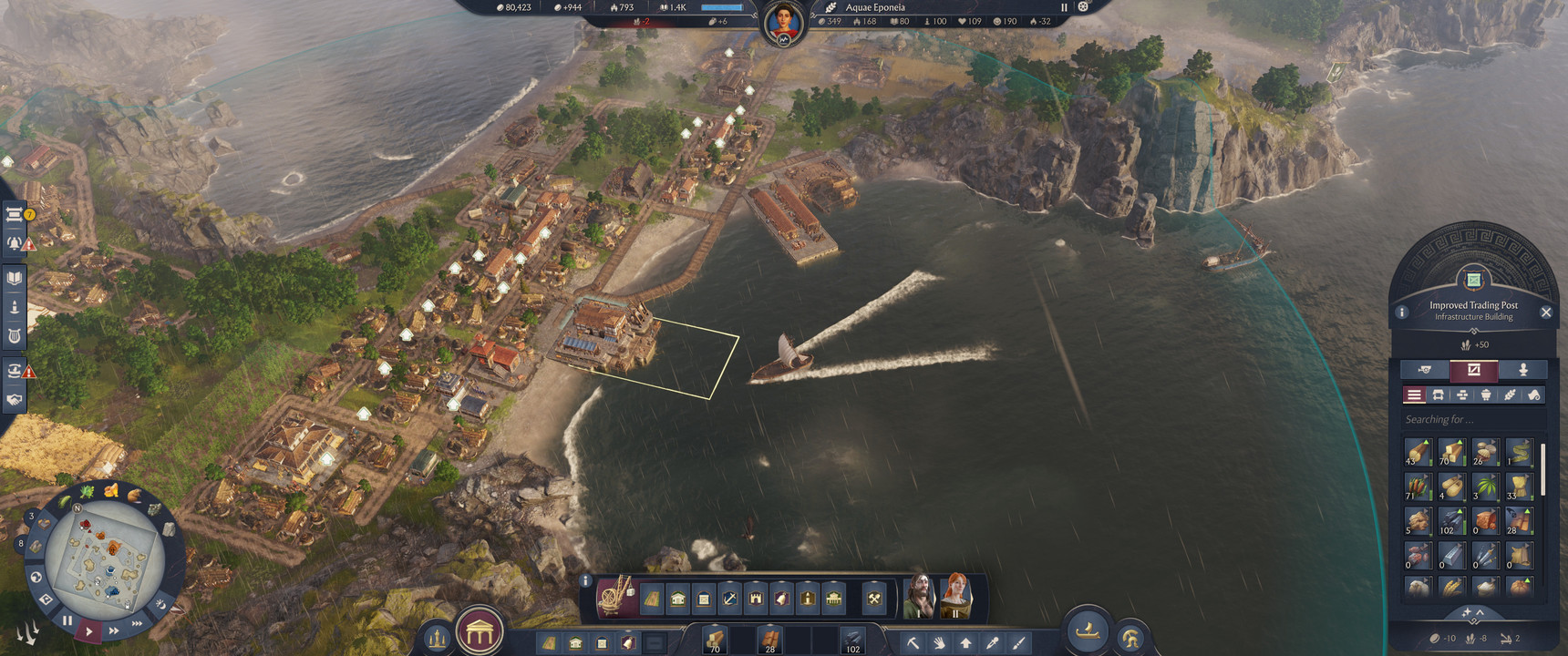The width and height of the screenshot is (1568, 656).
Task: Choose the castle tower building category
Action: tap(756, 599)
